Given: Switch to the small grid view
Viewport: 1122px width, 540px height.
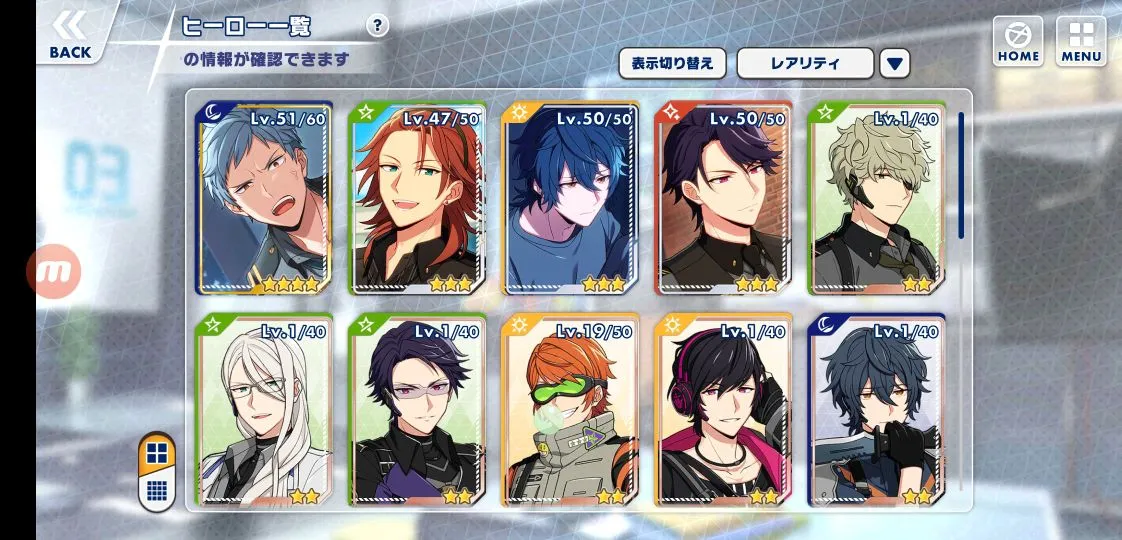Looking at the screenshot, I should click(156, 490).
